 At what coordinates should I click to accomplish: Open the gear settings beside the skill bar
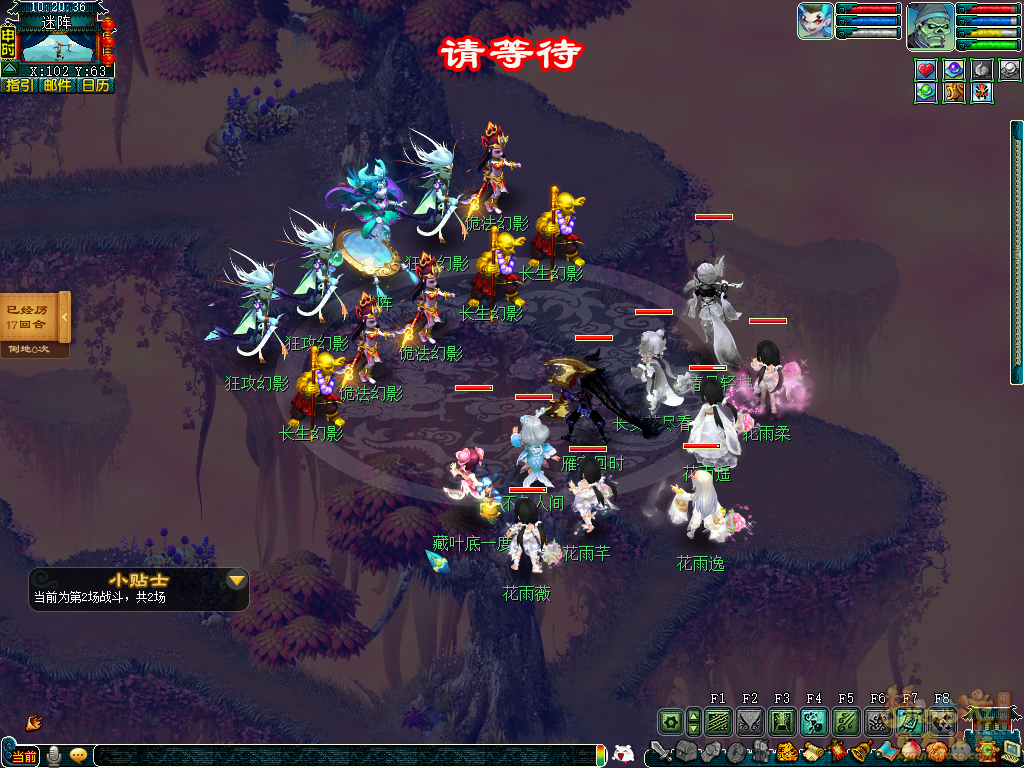(x=670, y=721)
